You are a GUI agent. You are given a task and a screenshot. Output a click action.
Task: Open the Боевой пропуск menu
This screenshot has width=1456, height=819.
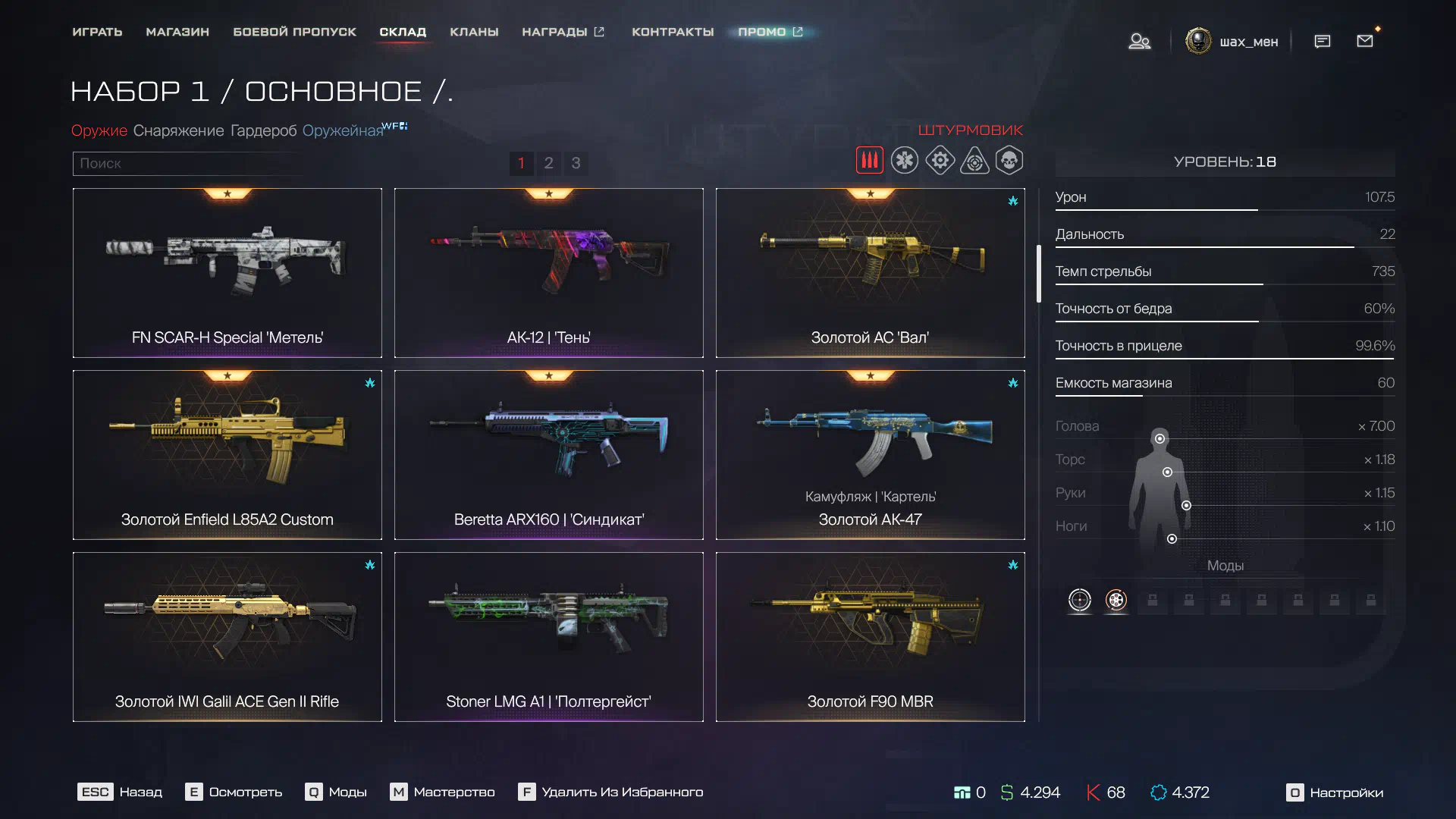tap(294, 32)
